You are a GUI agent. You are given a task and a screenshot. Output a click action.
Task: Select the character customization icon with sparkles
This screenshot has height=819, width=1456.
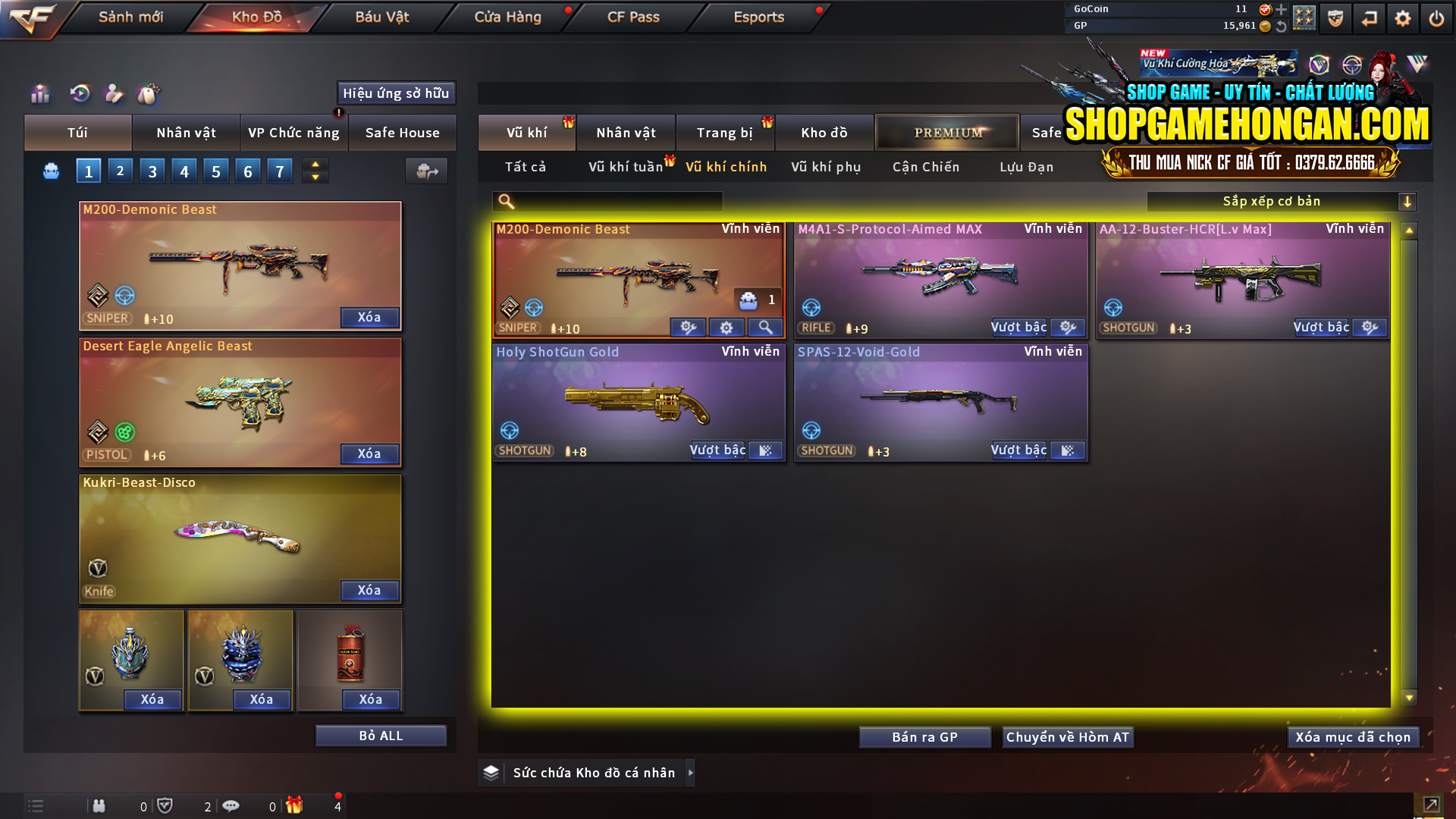click(x=114, y=94)
